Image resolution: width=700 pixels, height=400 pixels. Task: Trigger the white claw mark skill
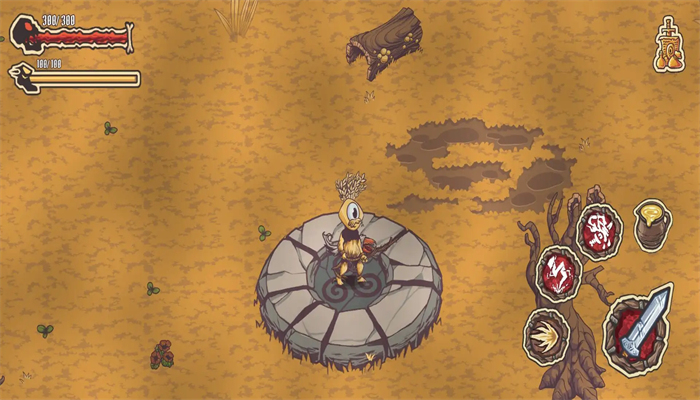coord(599,230)
